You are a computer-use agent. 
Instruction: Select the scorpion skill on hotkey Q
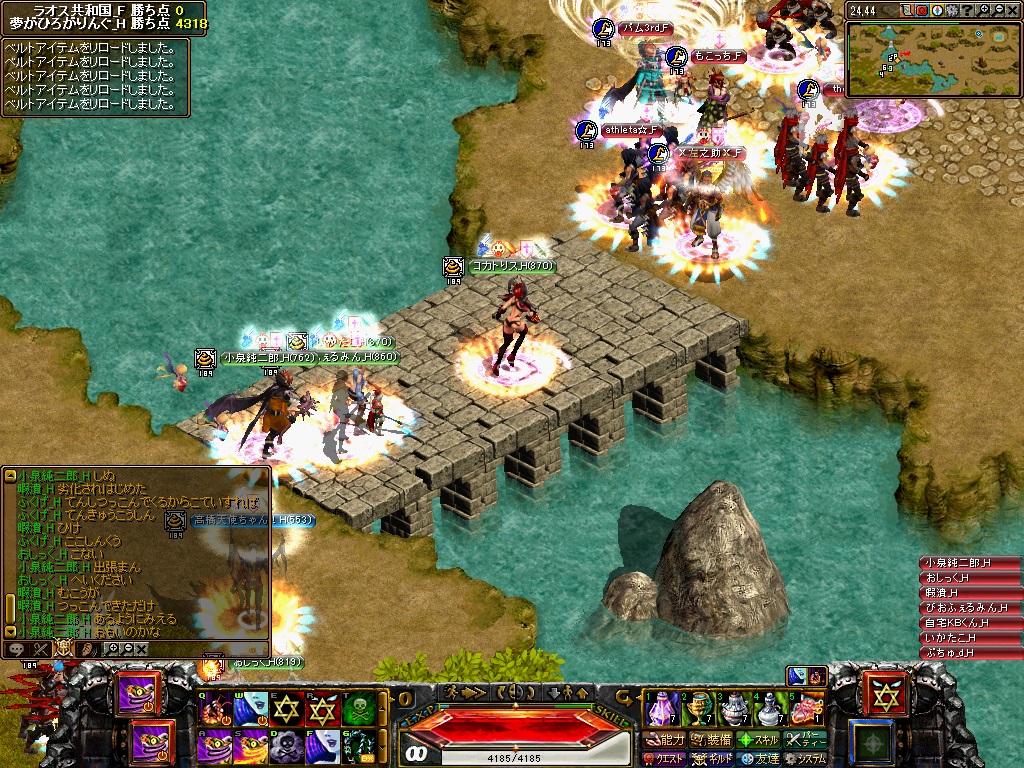(215, 709)
